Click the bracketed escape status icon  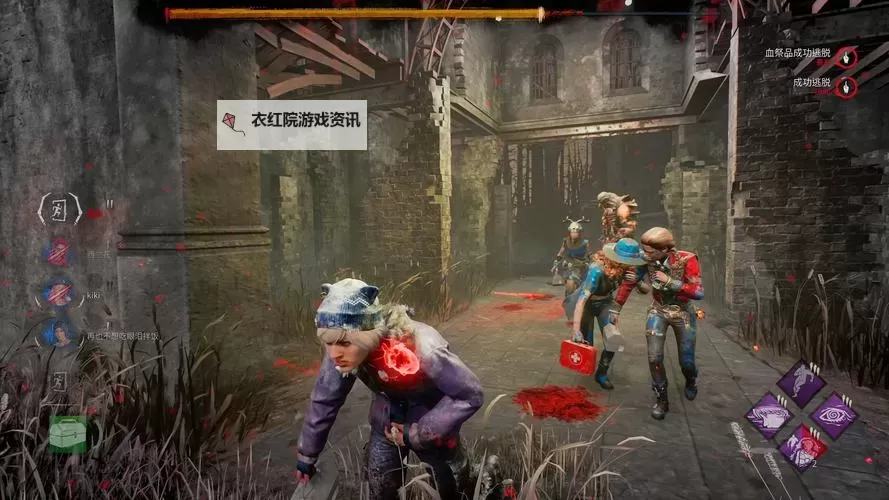[x=59, y=209]
